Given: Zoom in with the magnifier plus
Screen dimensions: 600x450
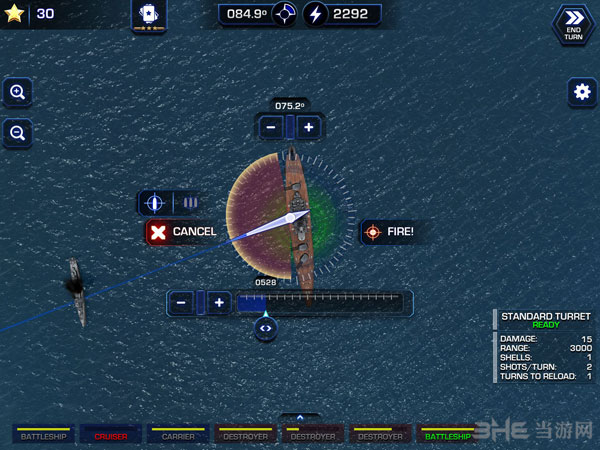Looking at the screenshot, I should (17, 92).
